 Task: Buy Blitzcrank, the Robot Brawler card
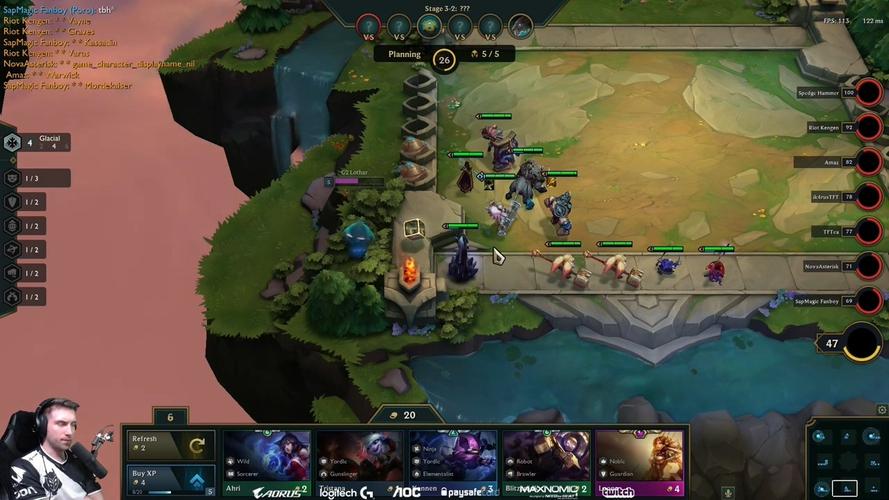click(546, 464)
